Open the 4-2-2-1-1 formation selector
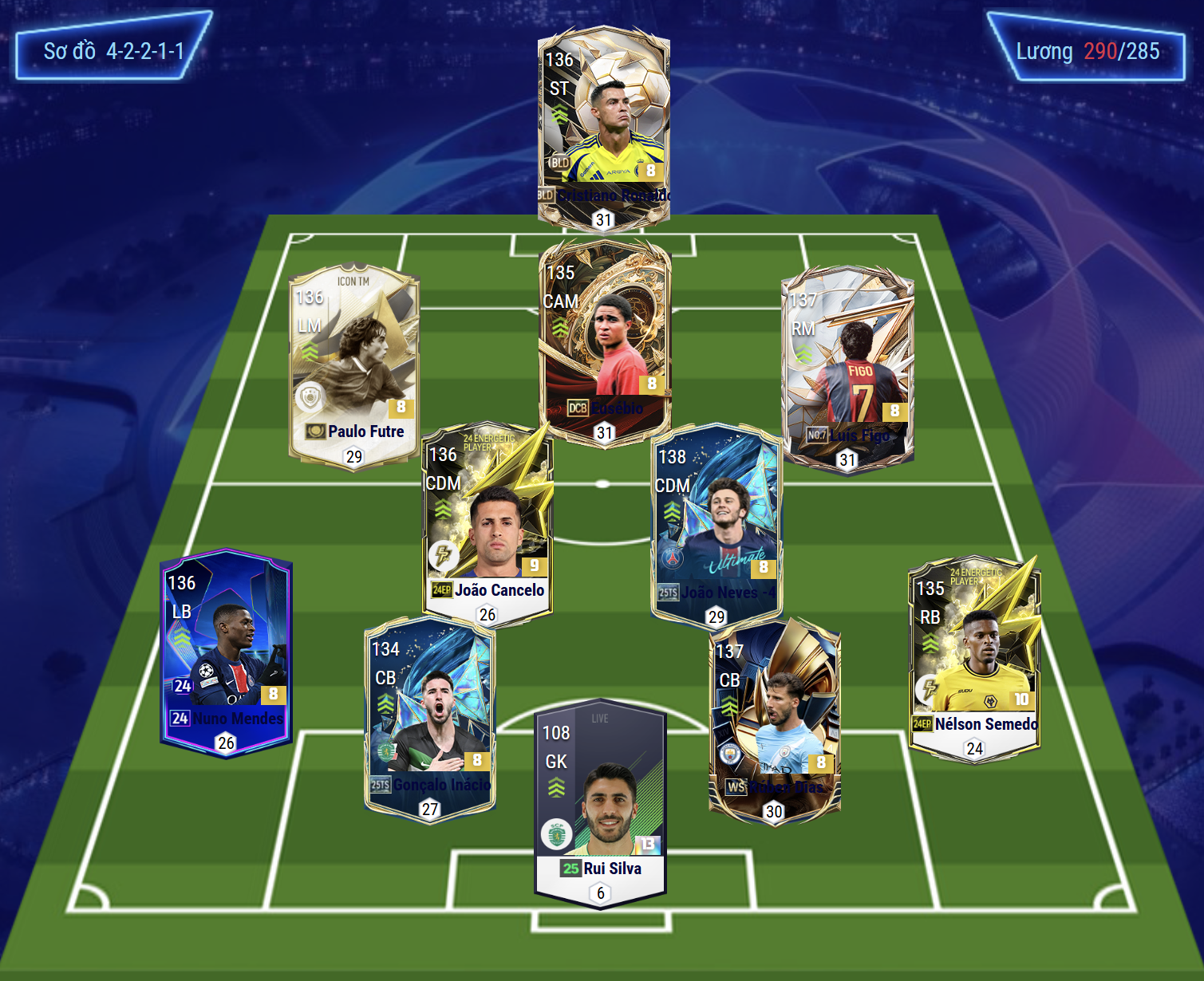This screenshot has width=1204, height=981. 113,51
